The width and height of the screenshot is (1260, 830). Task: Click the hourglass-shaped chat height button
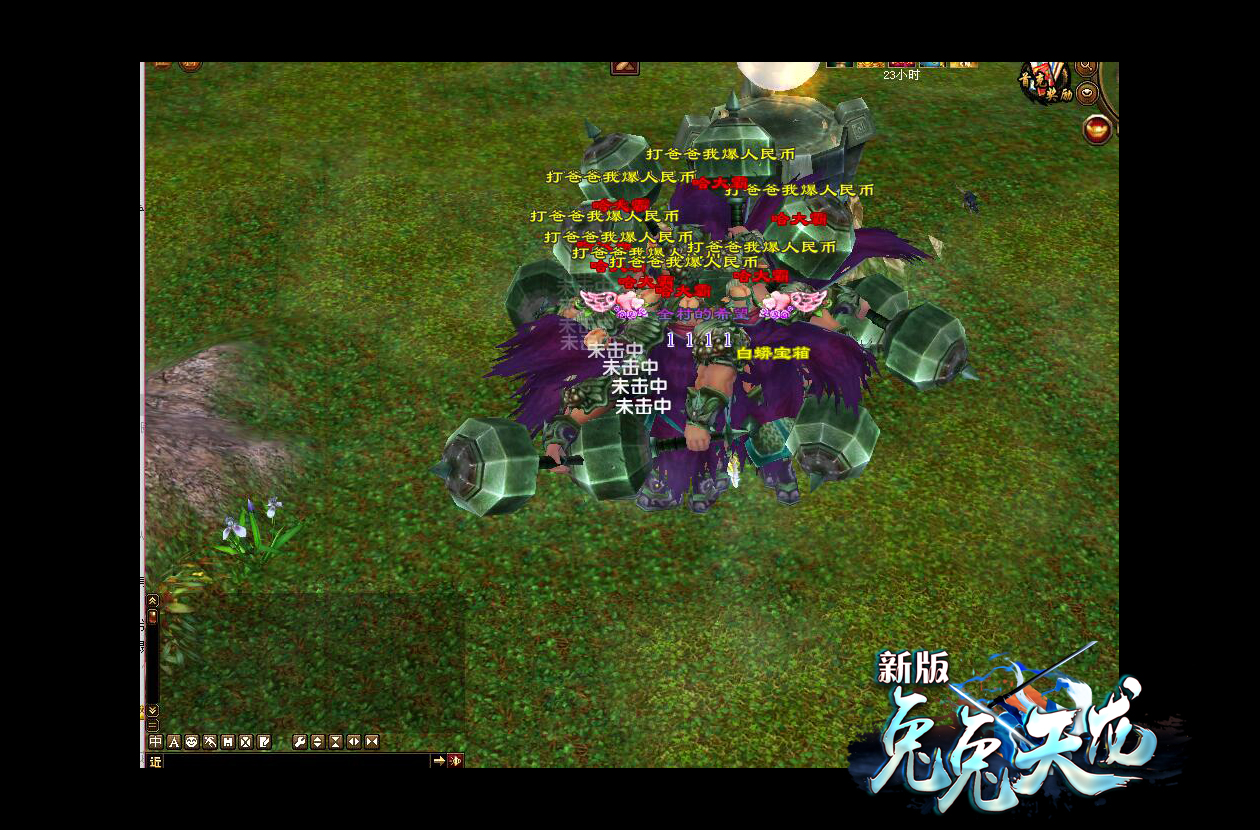pyautogui.click(x=336, y=742)
